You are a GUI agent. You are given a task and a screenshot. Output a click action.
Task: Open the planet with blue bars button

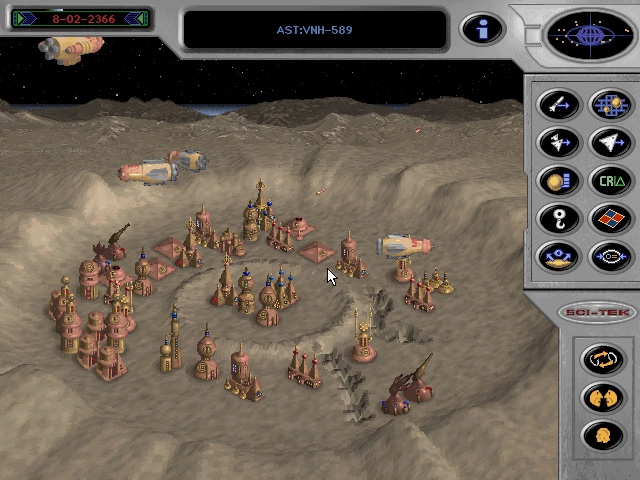[x=559, y=181]
